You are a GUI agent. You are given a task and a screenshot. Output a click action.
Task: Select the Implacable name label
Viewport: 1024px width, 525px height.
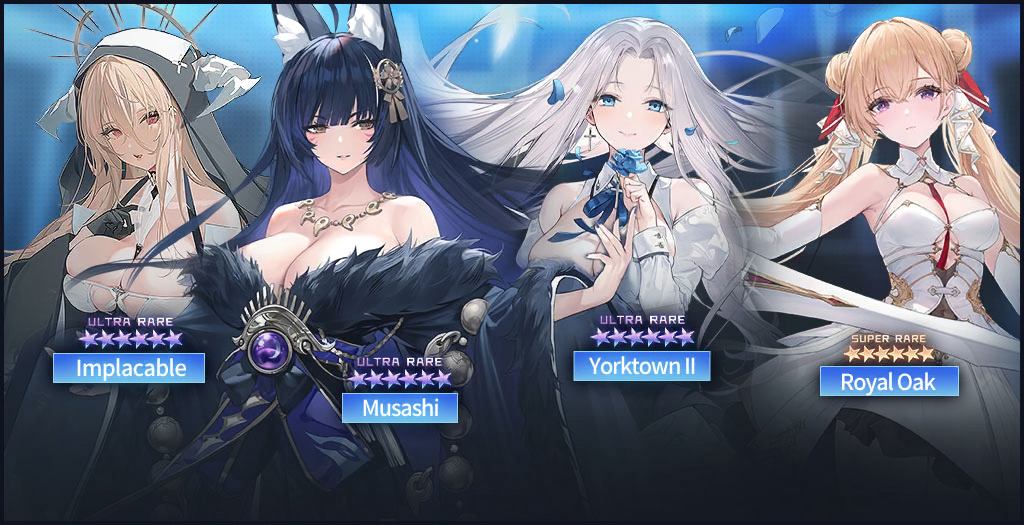(129, 368)
